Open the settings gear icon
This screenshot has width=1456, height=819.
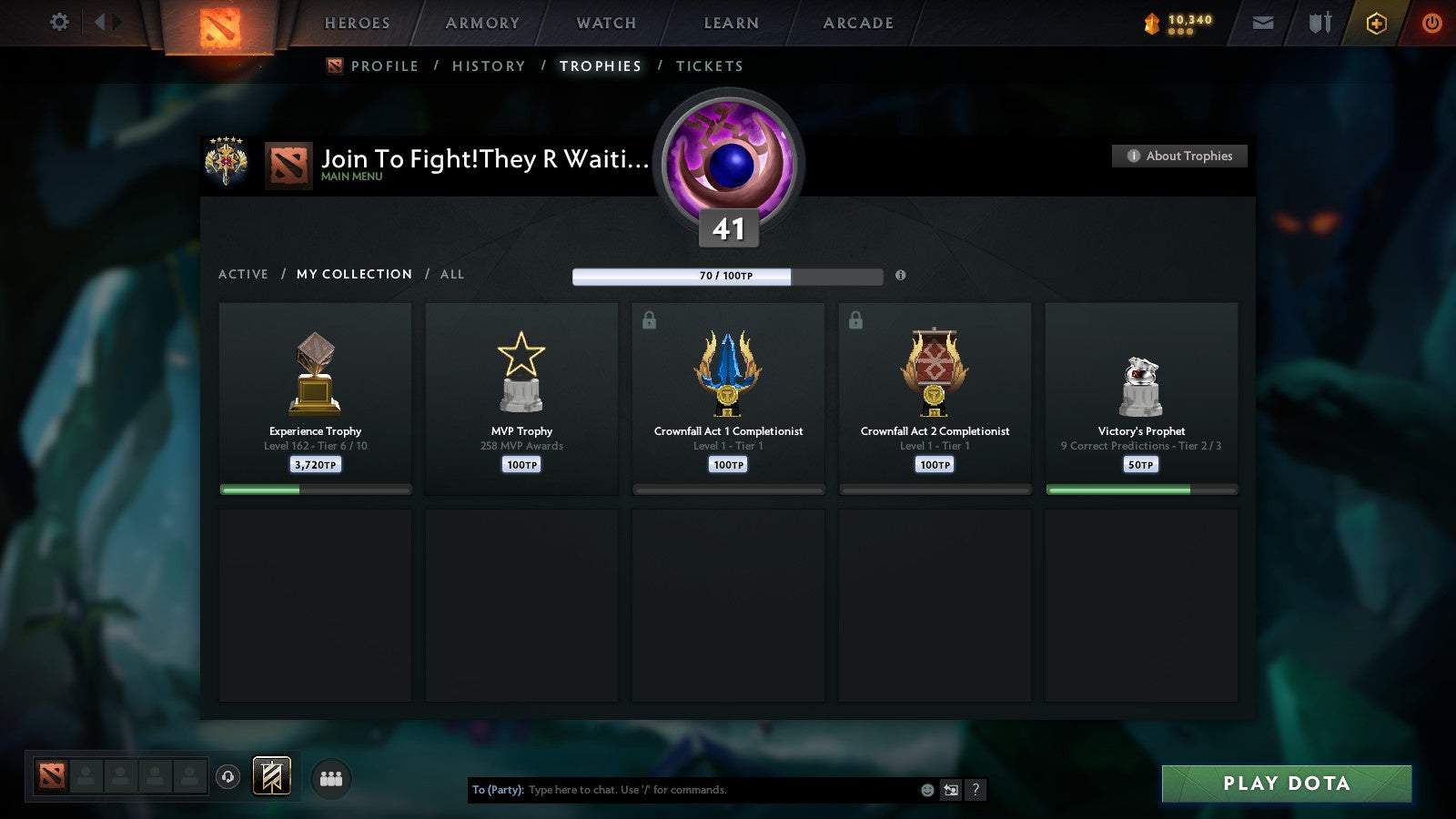tap(58, 22)
